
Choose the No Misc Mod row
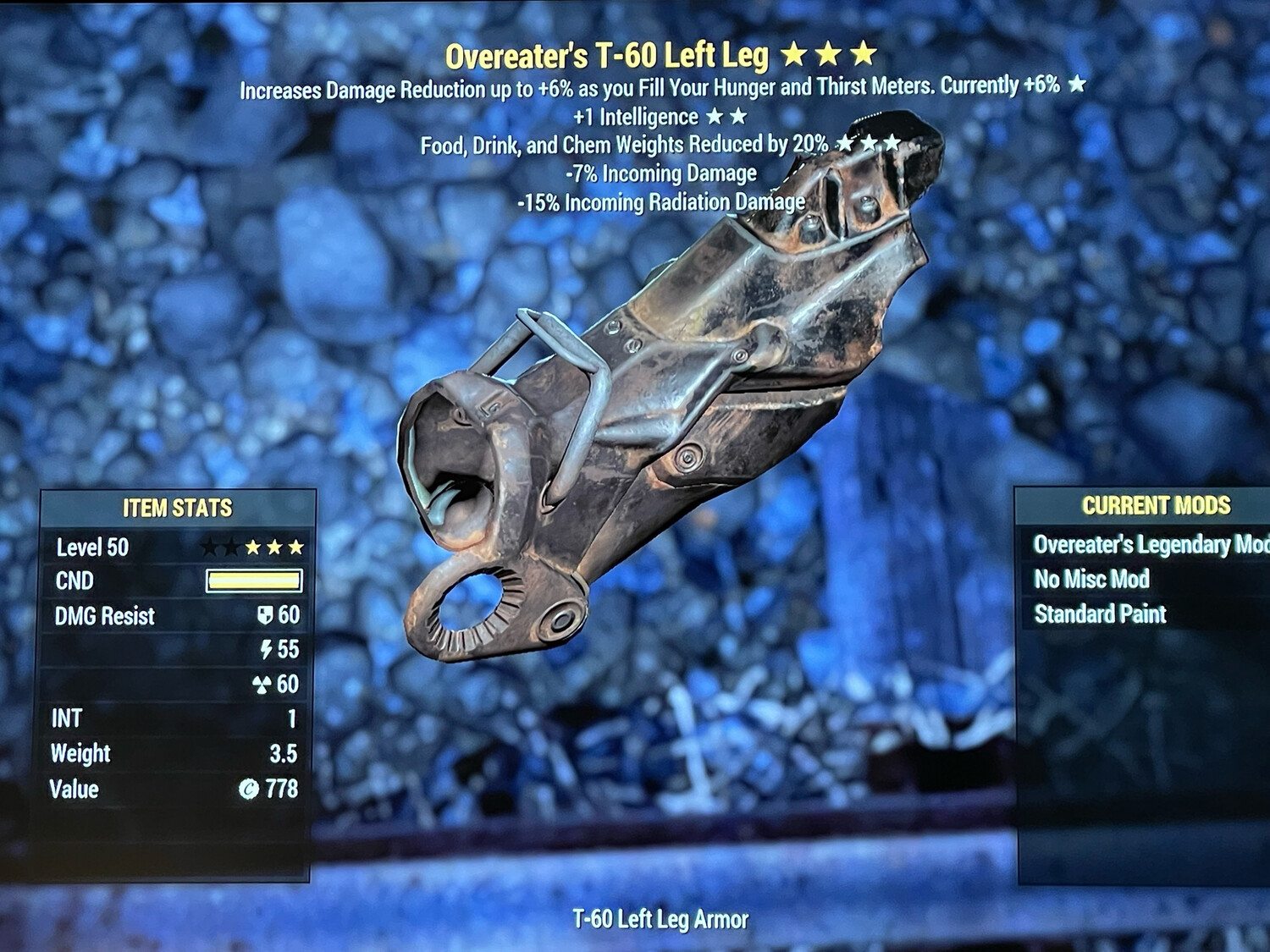(x=1091, y=580)
